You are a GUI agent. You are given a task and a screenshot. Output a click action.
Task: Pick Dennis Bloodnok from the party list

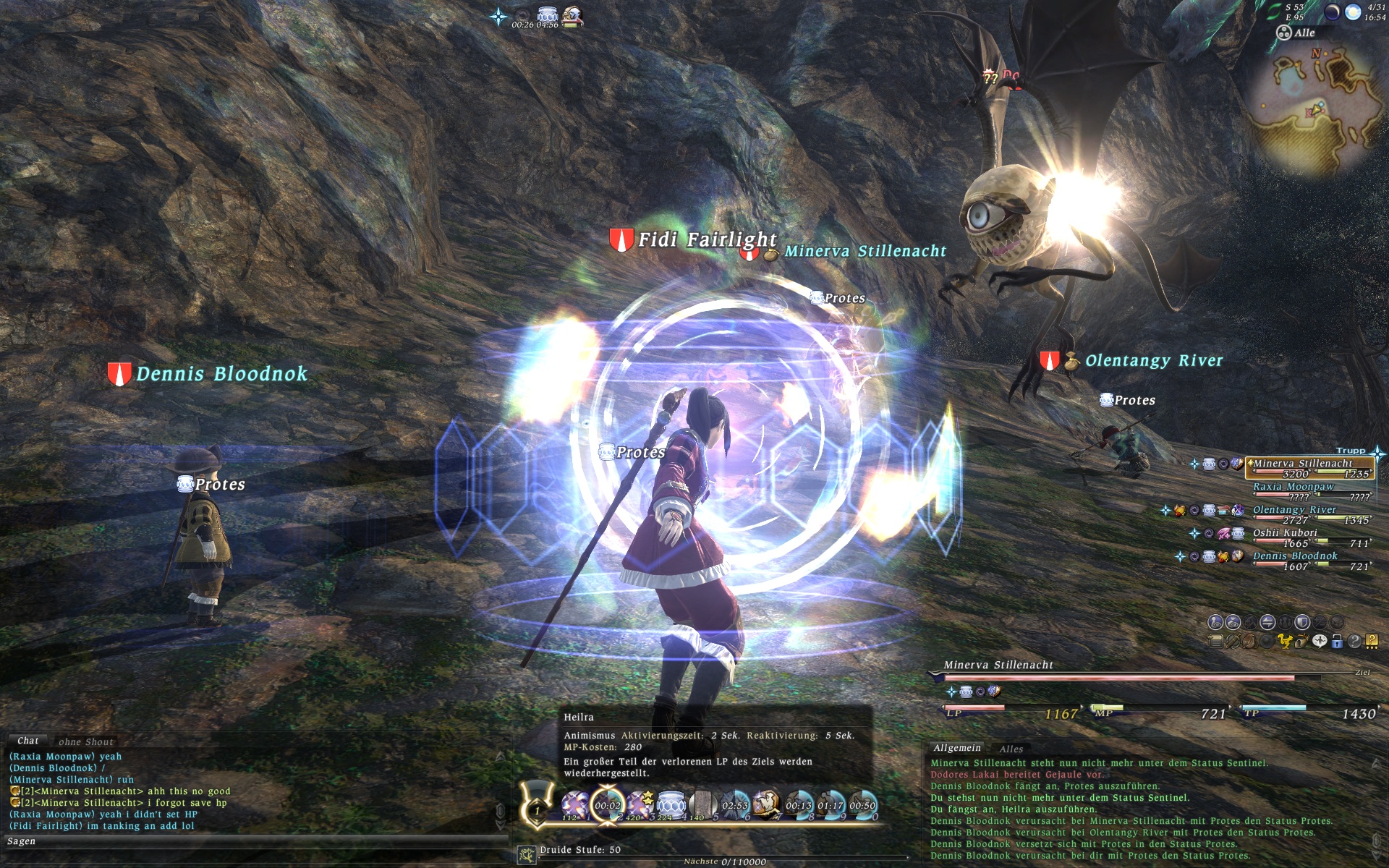pos(1295,556)
